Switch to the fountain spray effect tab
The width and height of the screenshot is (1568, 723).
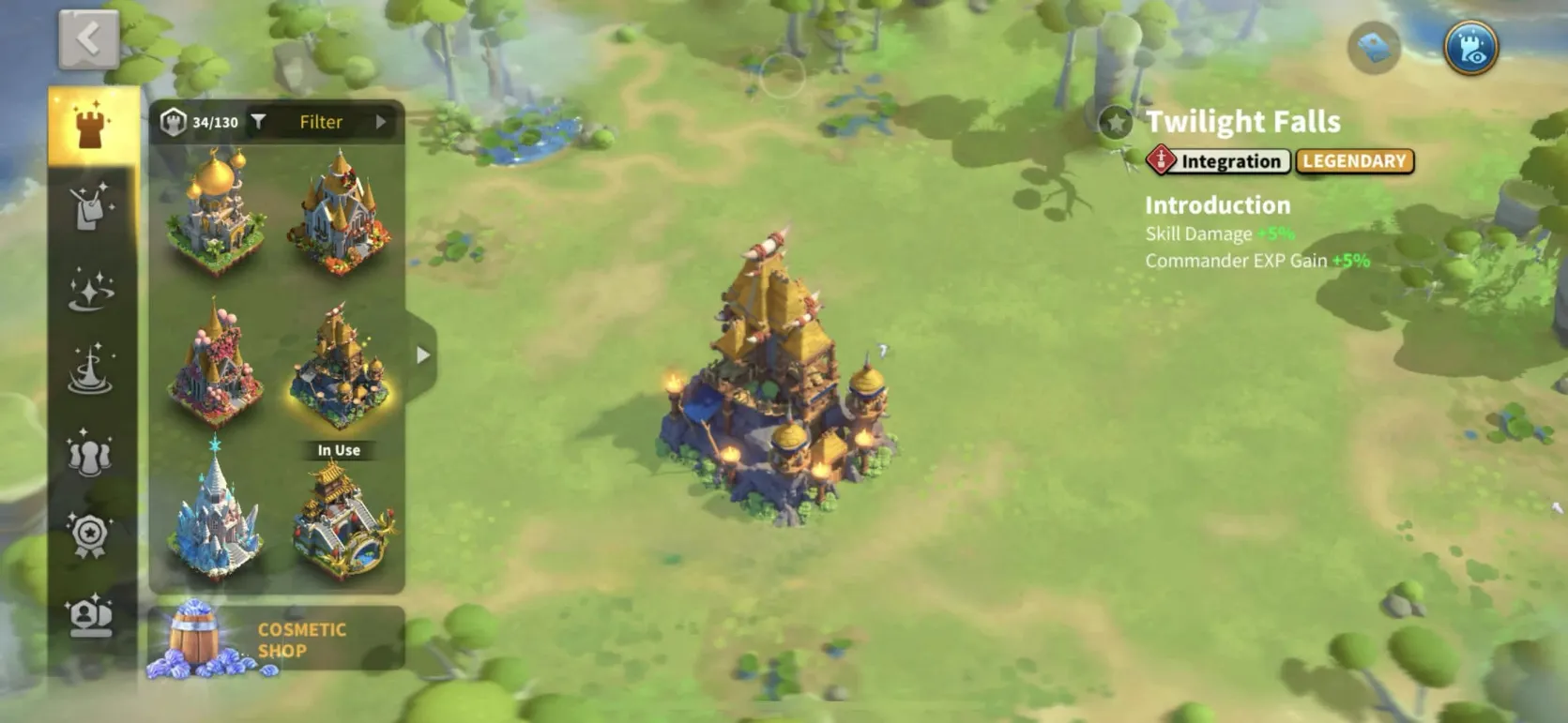(91, 369)
